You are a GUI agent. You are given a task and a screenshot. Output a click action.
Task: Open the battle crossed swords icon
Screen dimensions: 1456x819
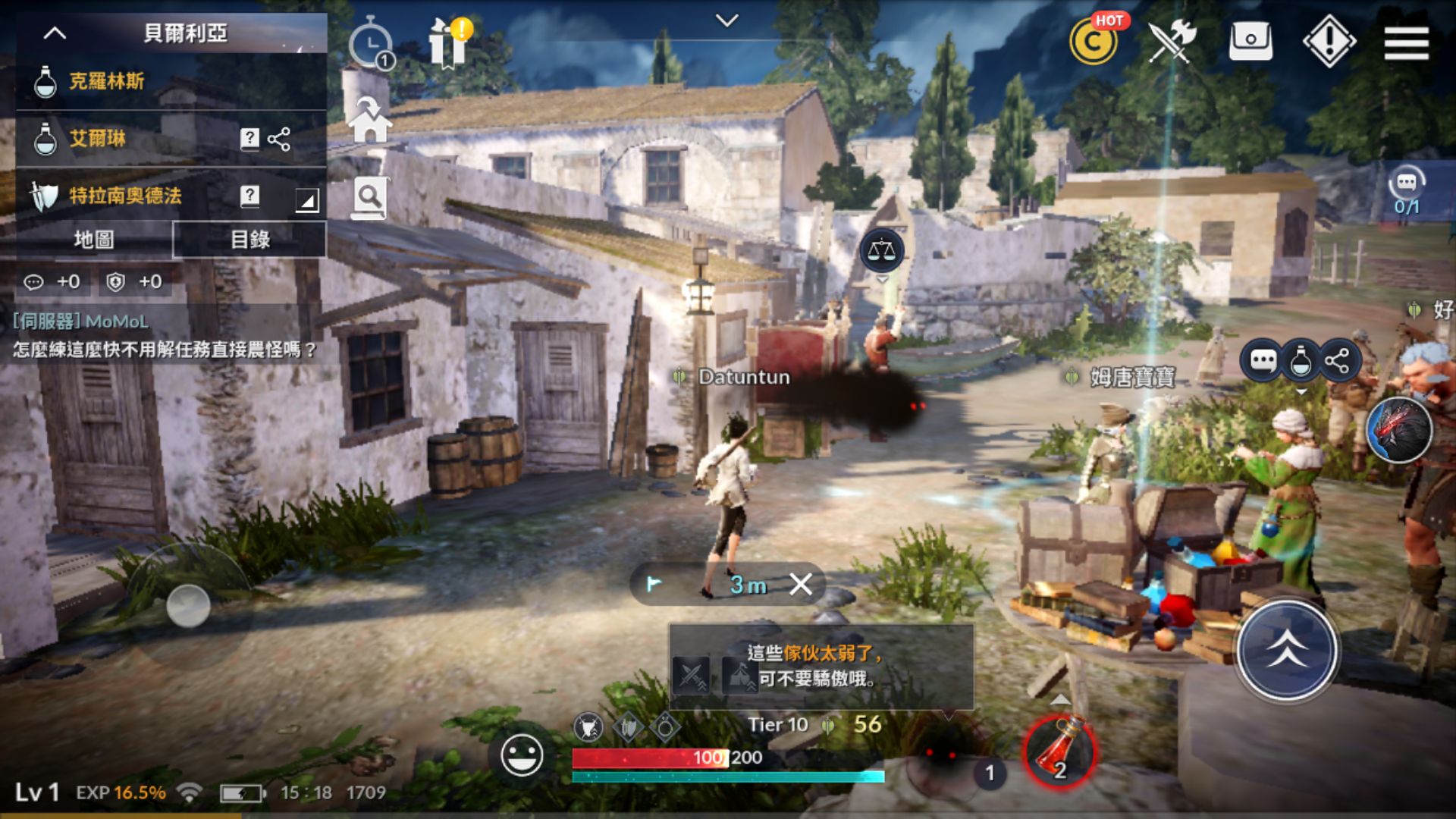[x=1172, y=43]
